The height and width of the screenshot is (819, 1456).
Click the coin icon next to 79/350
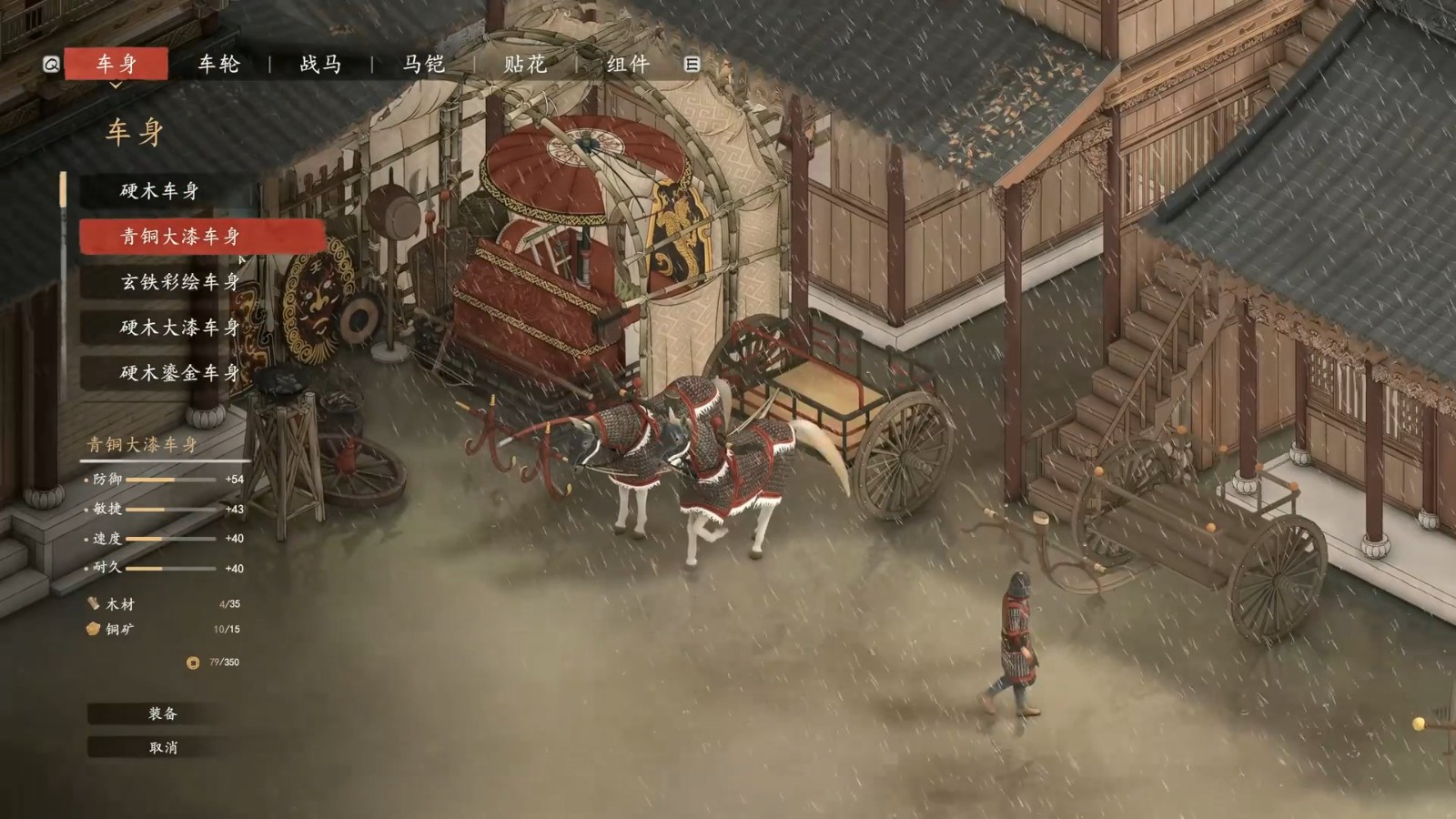pyautogui.click(x=192, y=664)
